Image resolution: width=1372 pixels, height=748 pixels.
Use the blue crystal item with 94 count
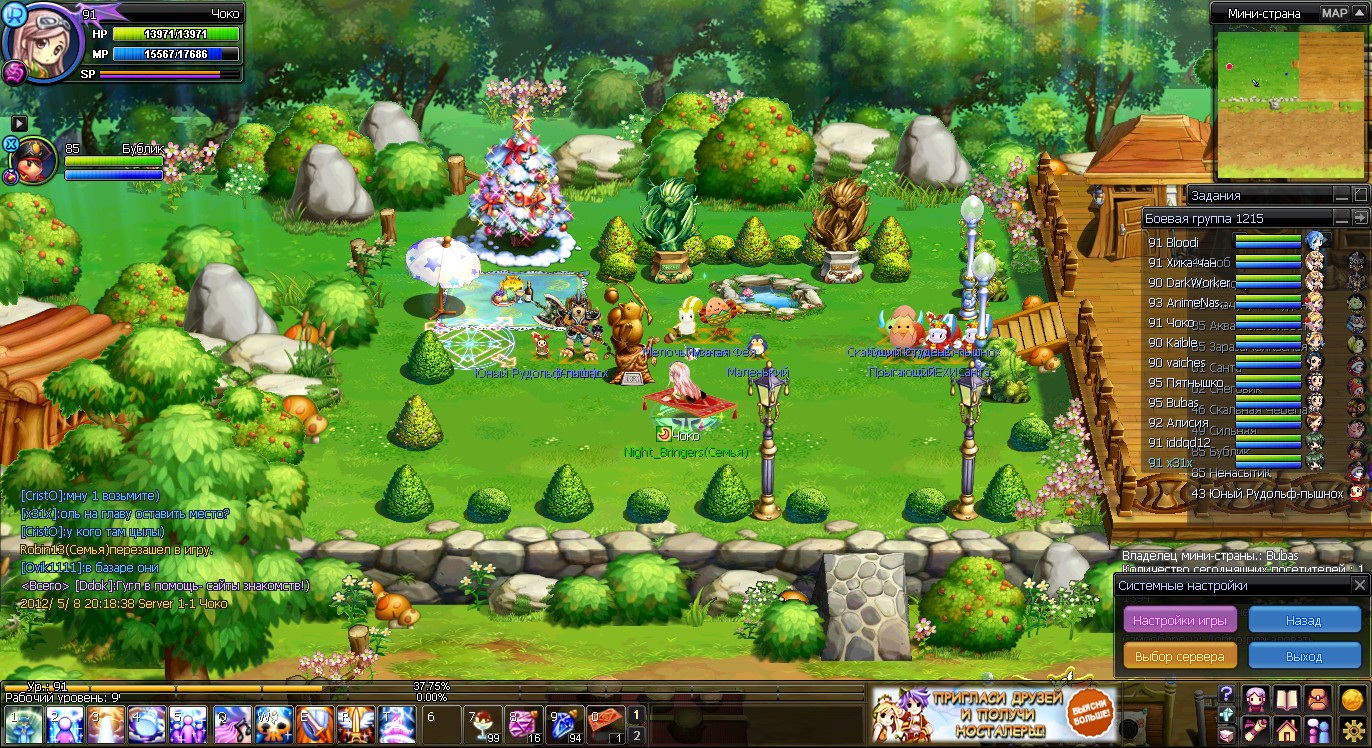566,724
